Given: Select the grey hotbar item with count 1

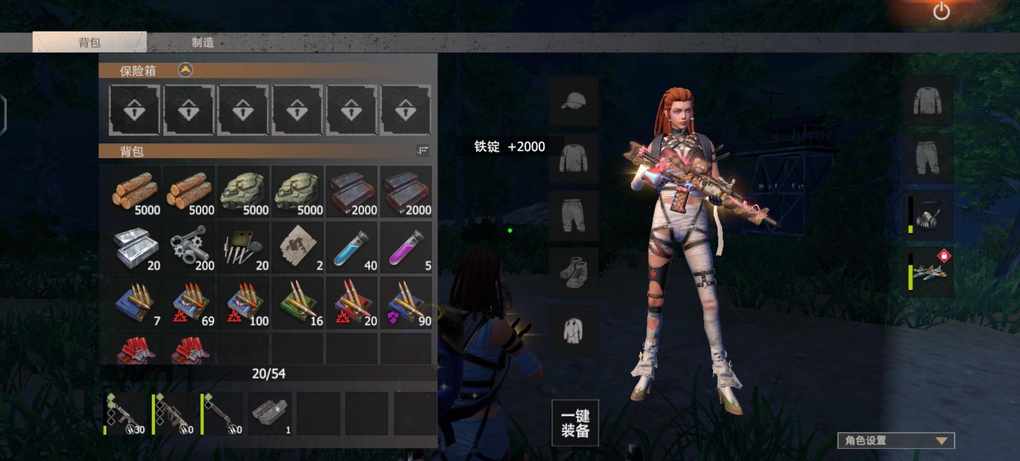Looking at the screenshot, I should [x=269, y=413].
